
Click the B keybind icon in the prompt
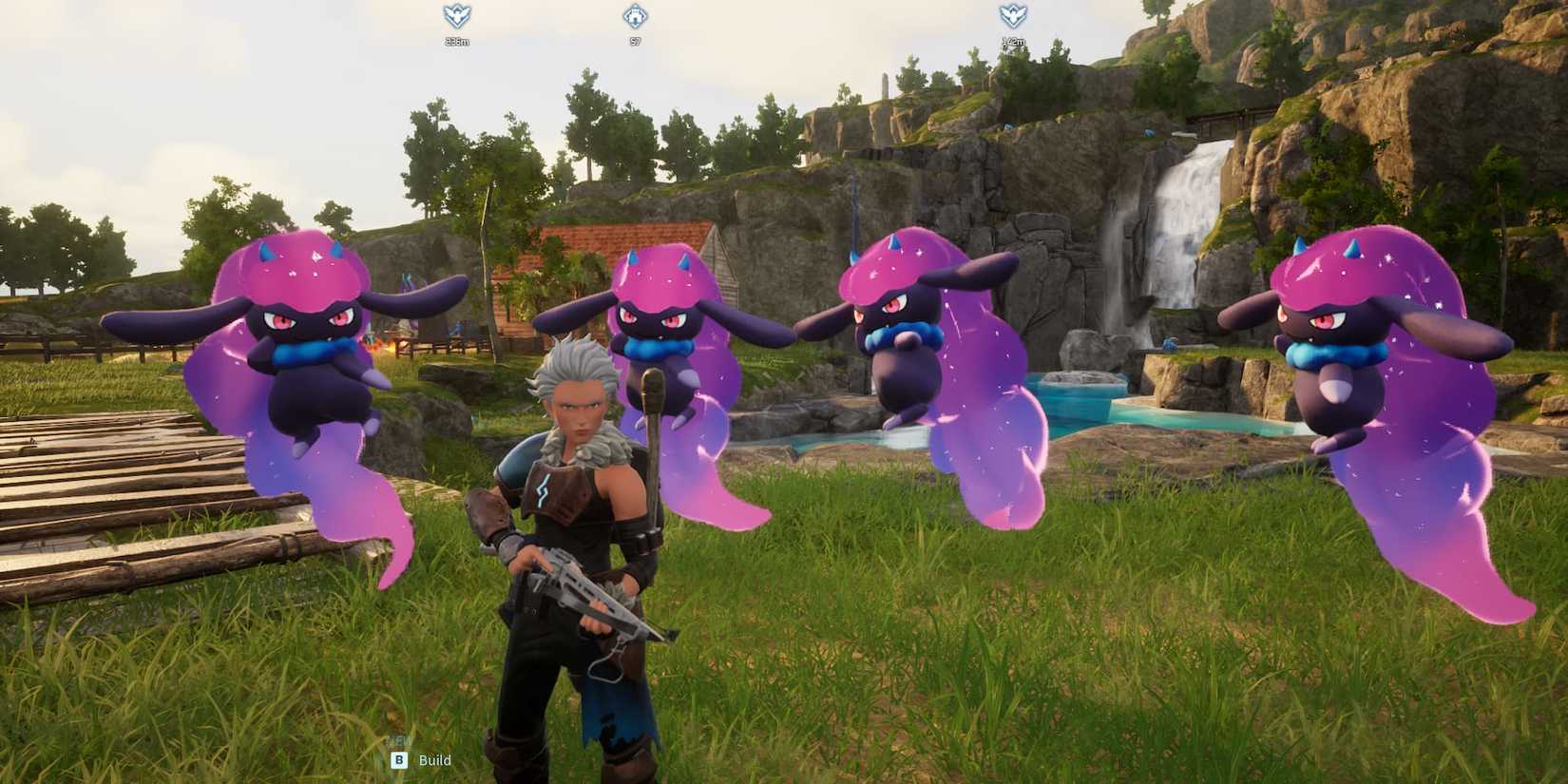399,760
